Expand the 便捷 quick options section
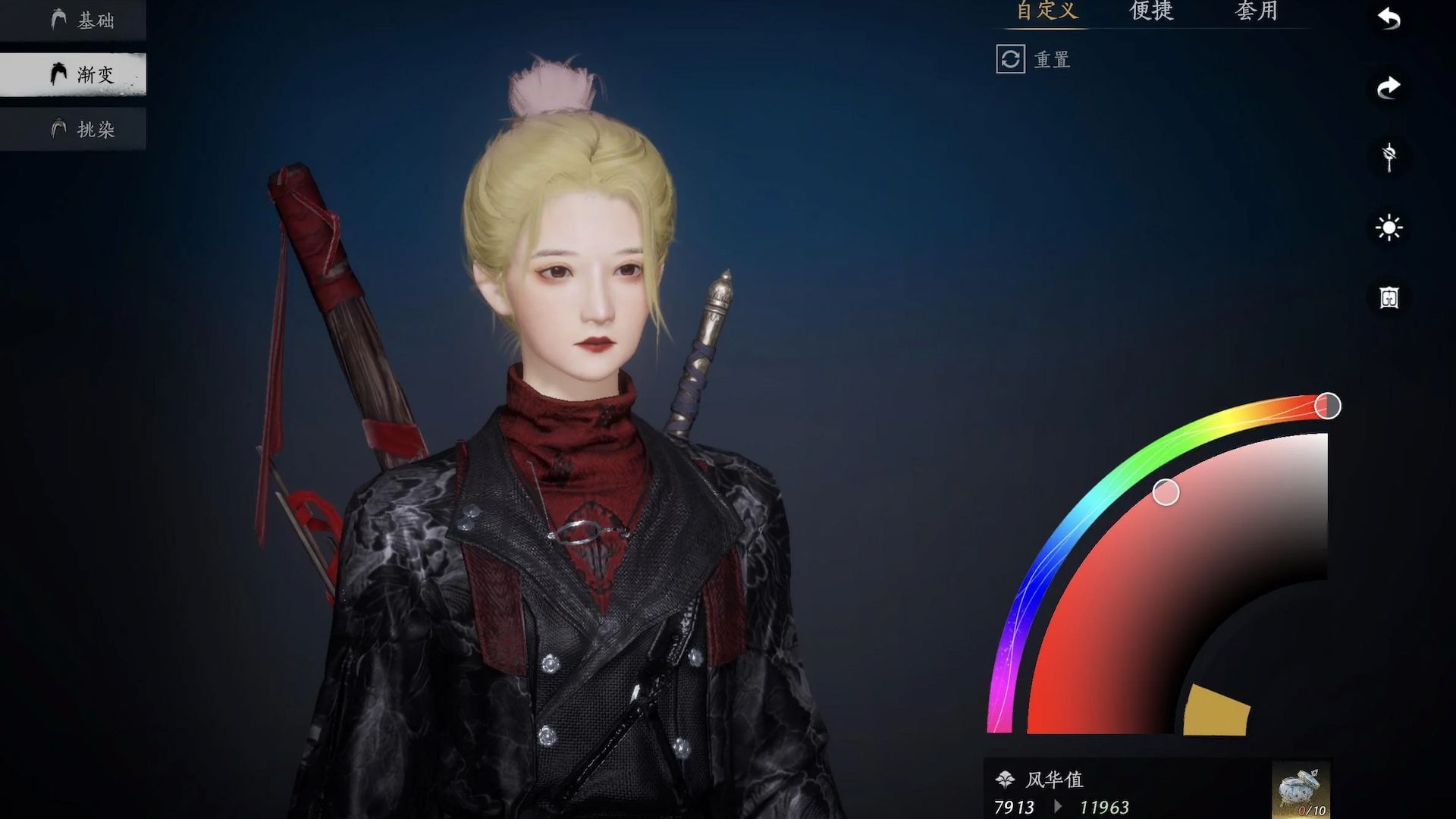The image size is (1456, 819). (x=1150, y=11)
